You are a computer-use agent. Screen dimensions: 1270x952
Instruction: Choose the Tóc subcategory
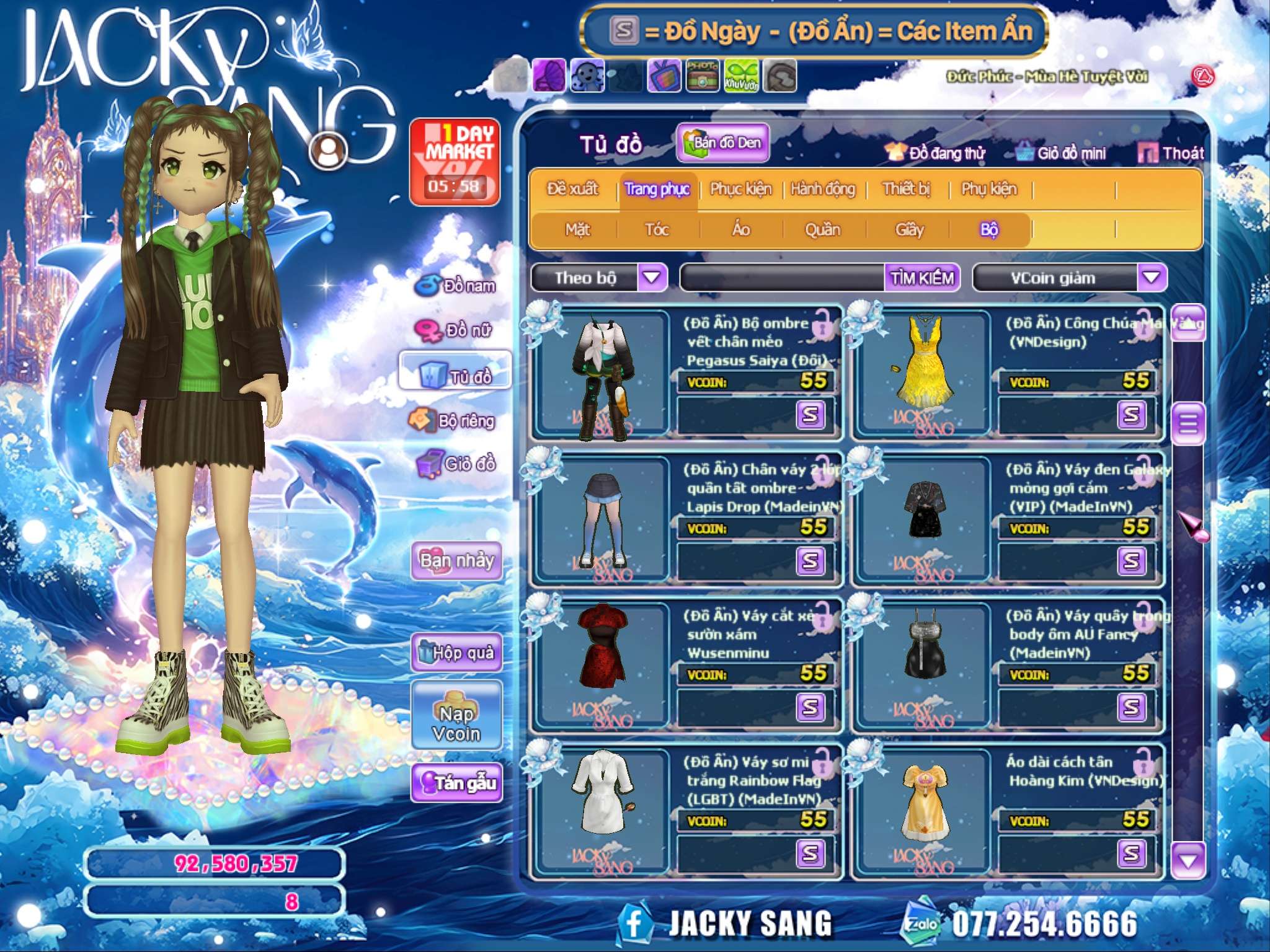(x=657, y=230)
